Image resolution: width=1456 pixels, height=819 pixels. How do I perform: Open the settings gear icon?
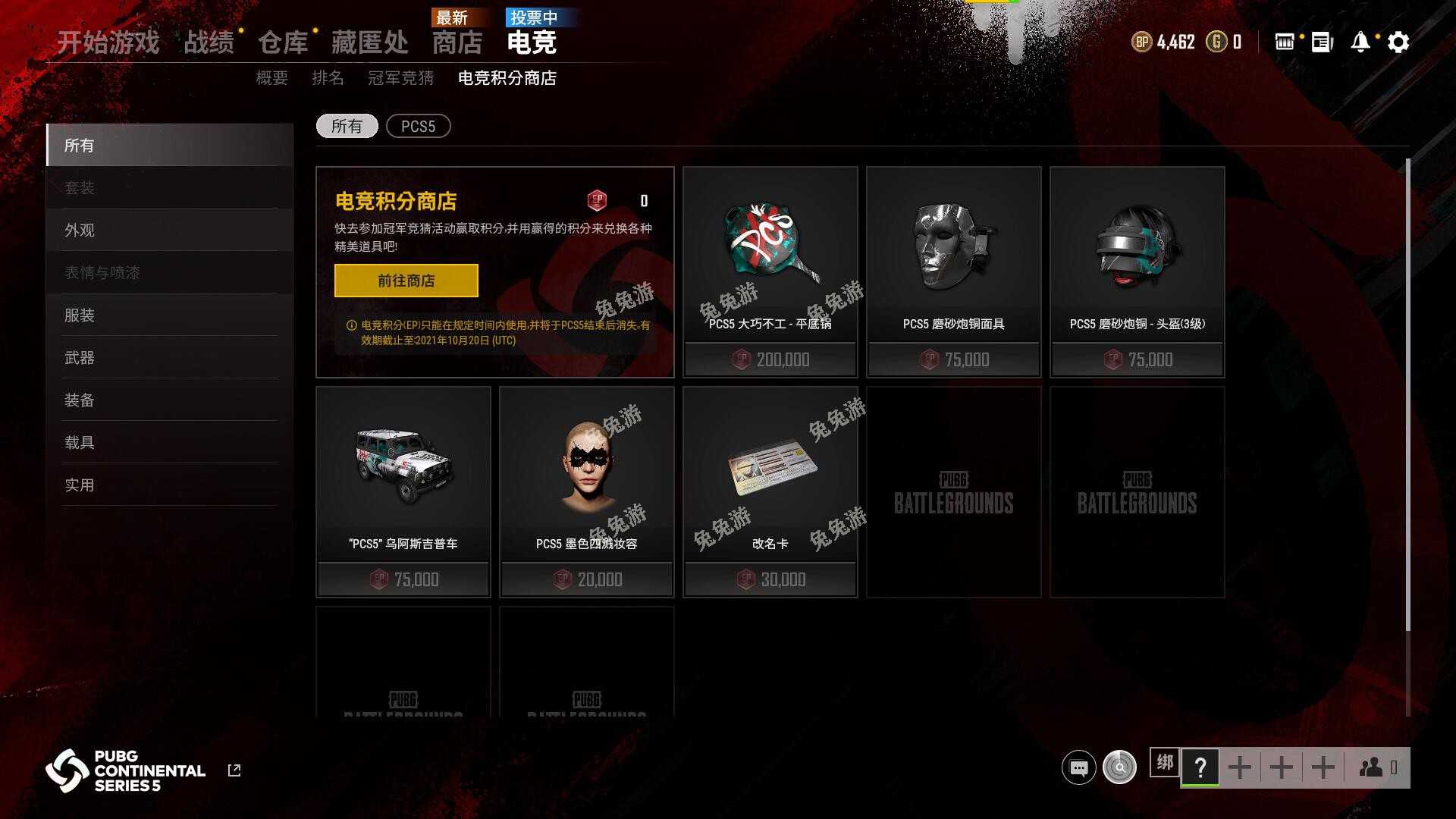(1399, 42)
